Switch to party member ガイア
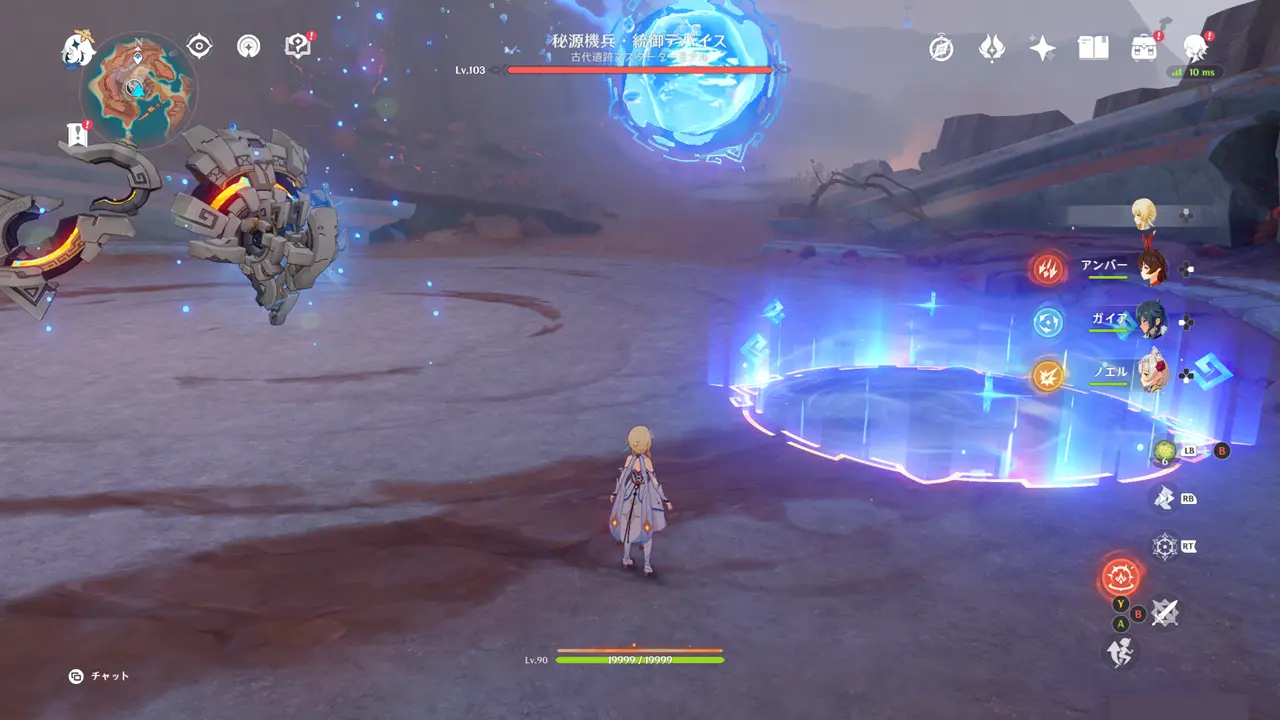This screenshot has width=1280, height=720. 1150,321
